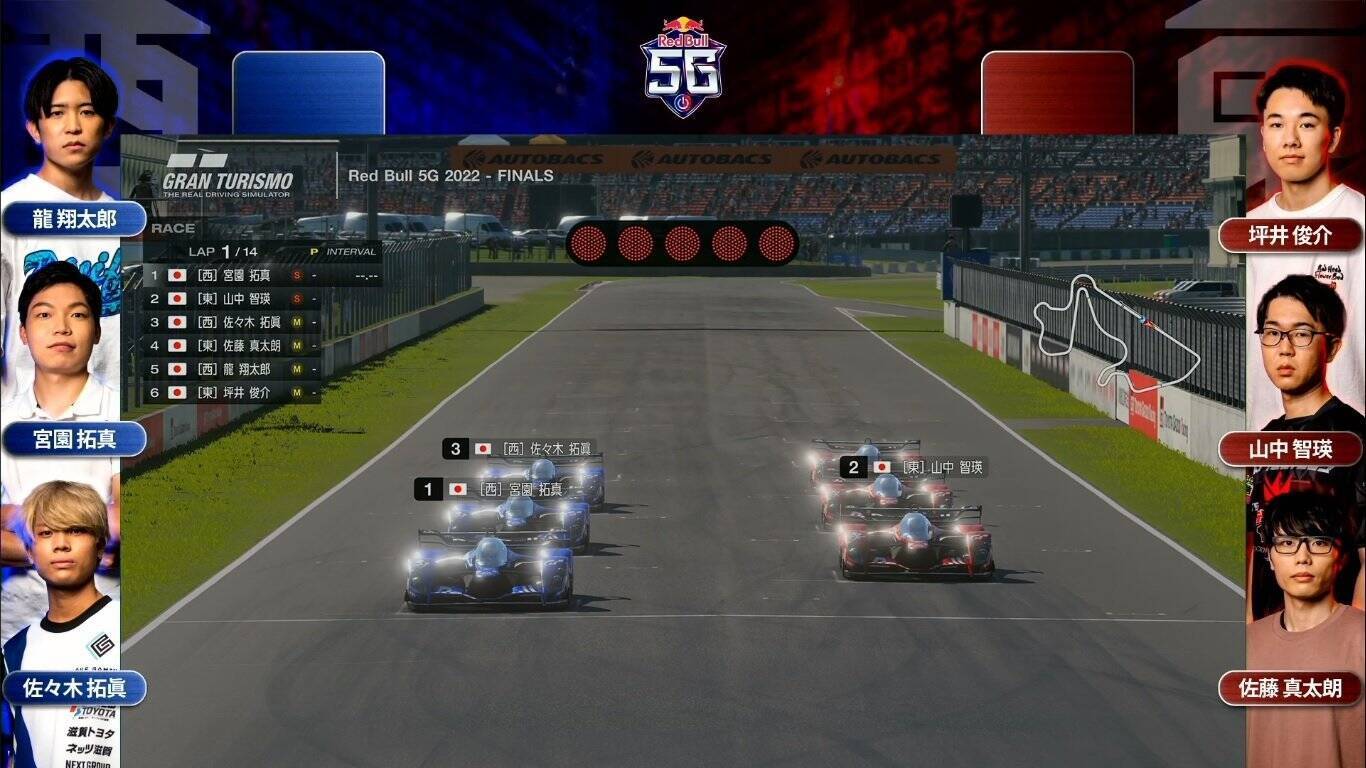Image resolution: width=1366 pixels, height=768 pixels.
Task: Click the floating position 3 tag above the car
Action: (522, 449)
